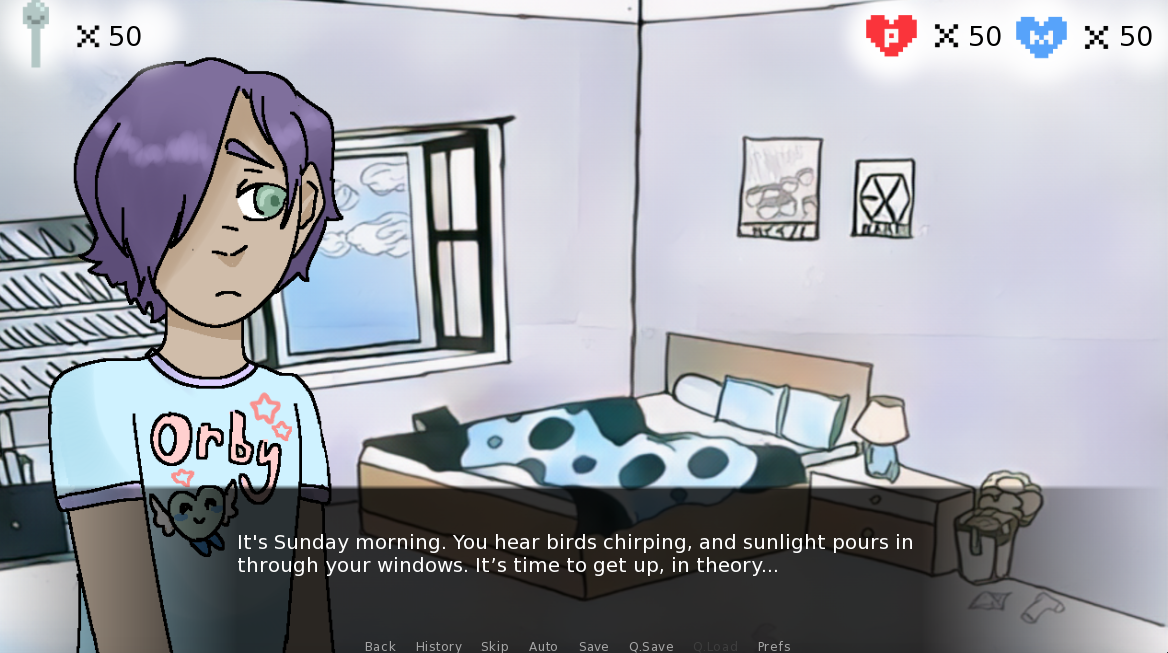Quick save with Q.Save
1168x653 pixels.
coord(651,646)
